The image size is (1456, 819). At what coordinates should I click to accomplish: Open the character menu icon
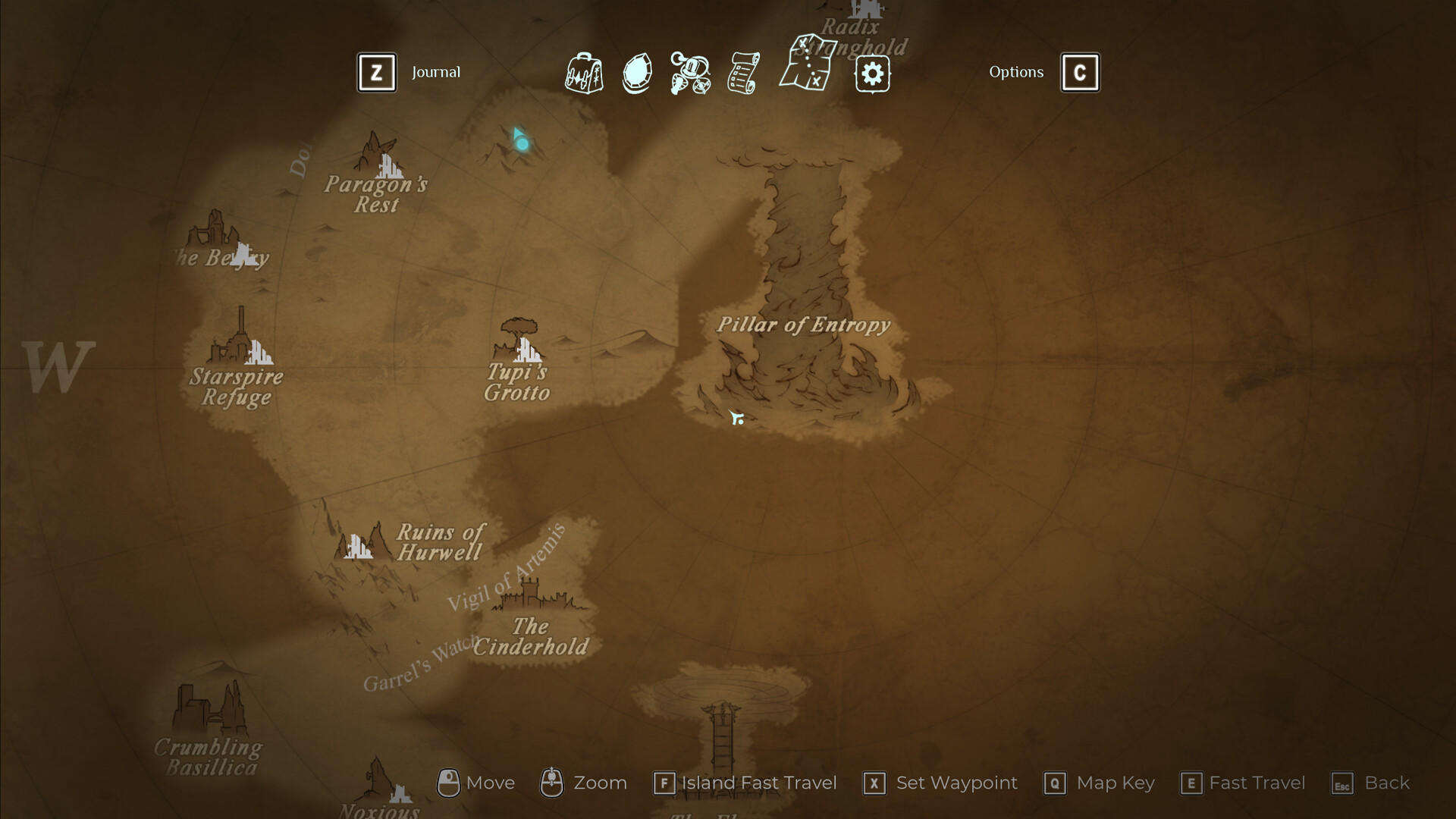tap(689, 73)
